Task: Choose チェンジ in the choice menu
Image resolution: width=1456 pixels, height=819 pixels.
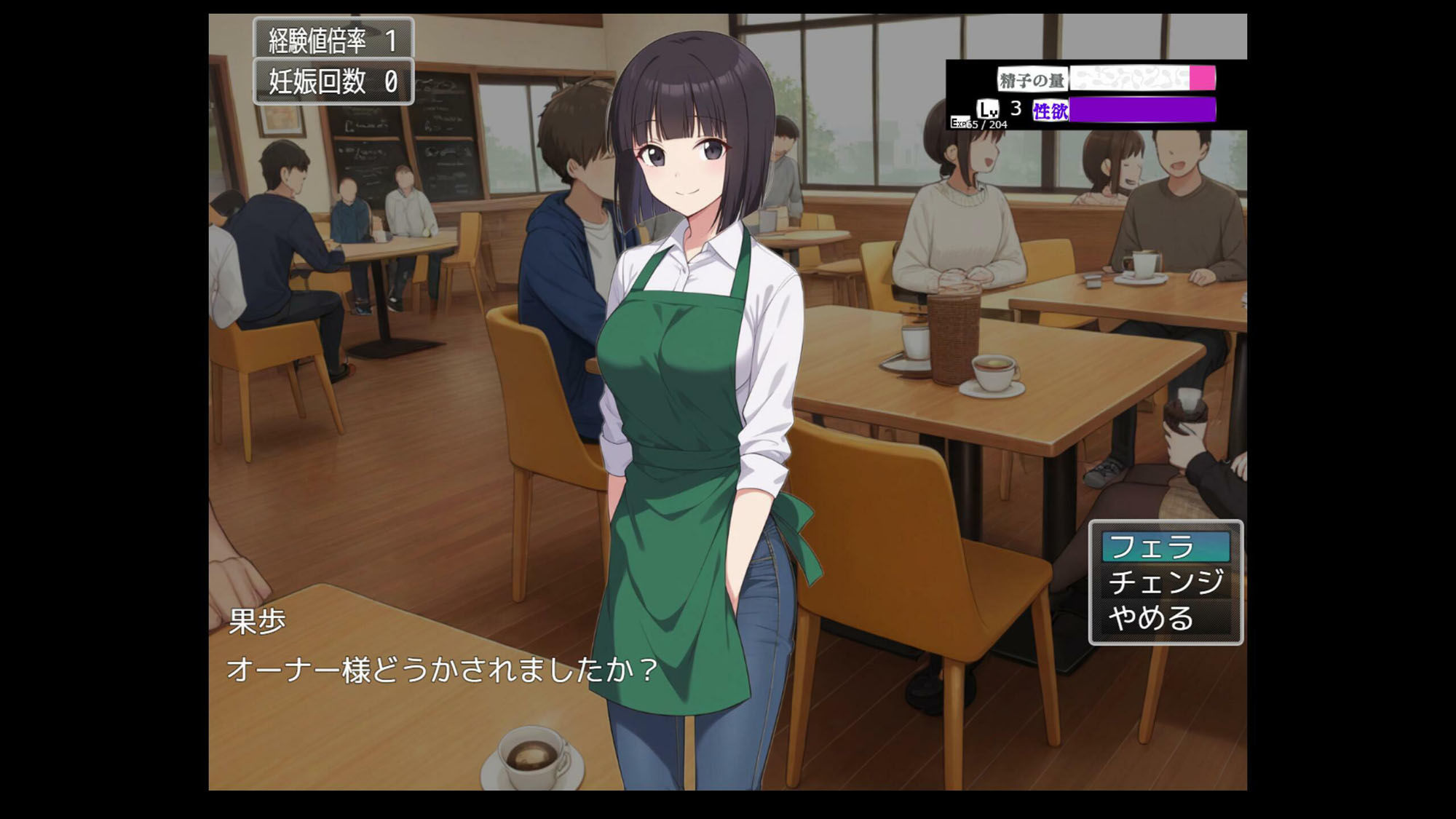Action: [x=1166, y=582]
